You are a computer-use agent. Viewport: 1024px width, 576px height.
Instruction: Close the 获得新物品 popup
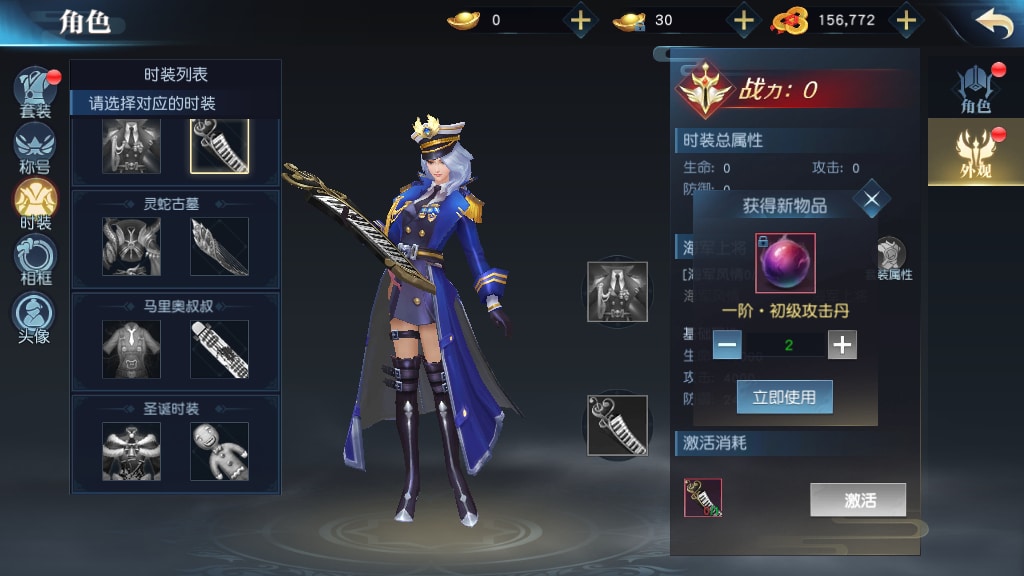[872, 200]
